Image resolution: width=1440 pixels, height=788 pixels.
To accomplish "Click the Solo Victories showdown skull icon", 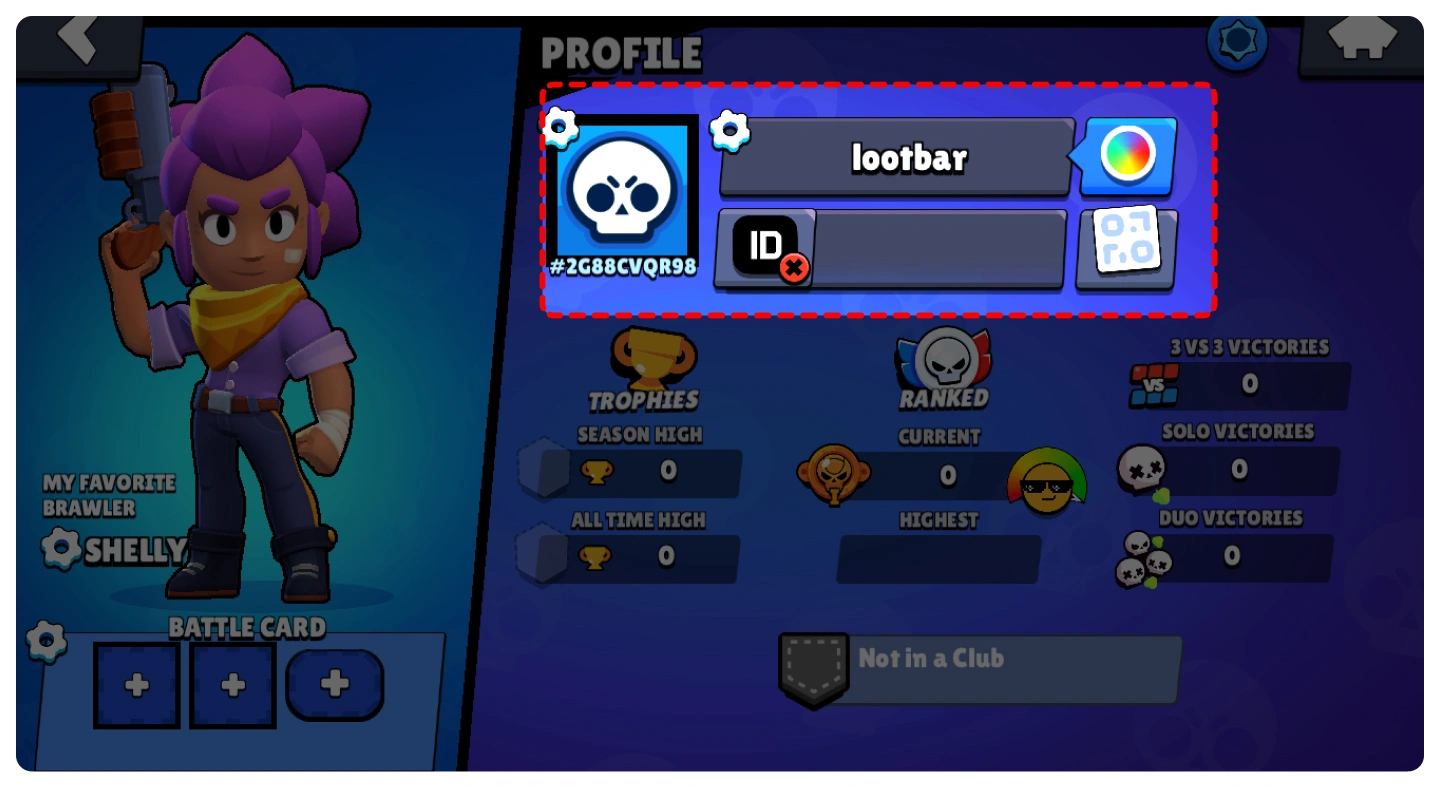I will (1140, 468).
